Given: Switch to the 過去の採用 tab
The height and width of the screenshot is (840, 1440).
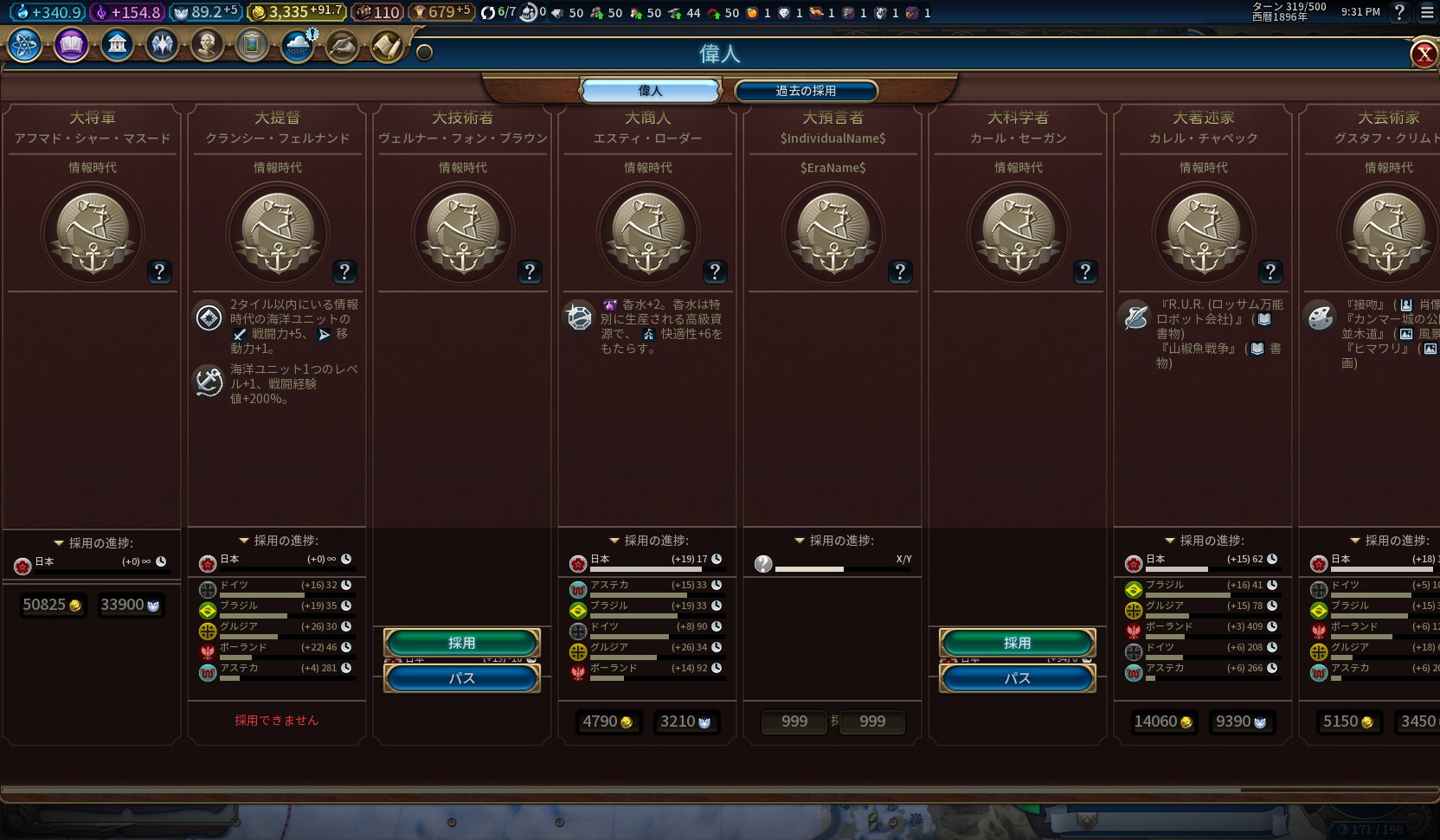Looking at the screenshot, I should (x=806, y=91).
